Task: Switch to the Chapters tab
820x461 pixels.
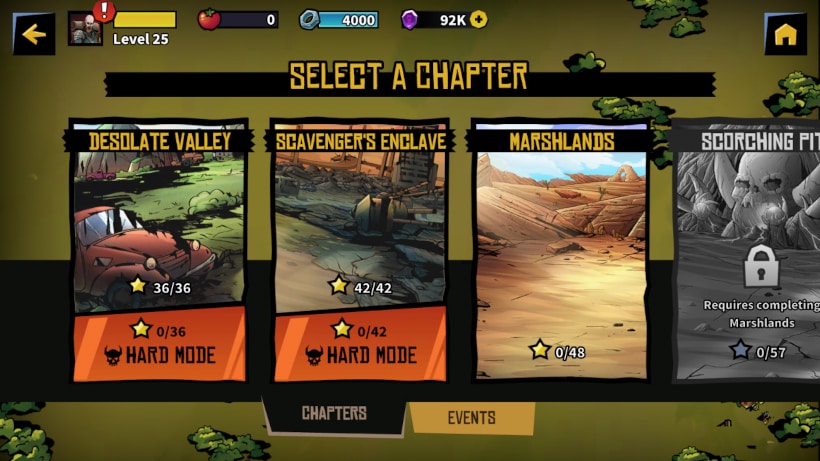Action: (x=334, y=414)
